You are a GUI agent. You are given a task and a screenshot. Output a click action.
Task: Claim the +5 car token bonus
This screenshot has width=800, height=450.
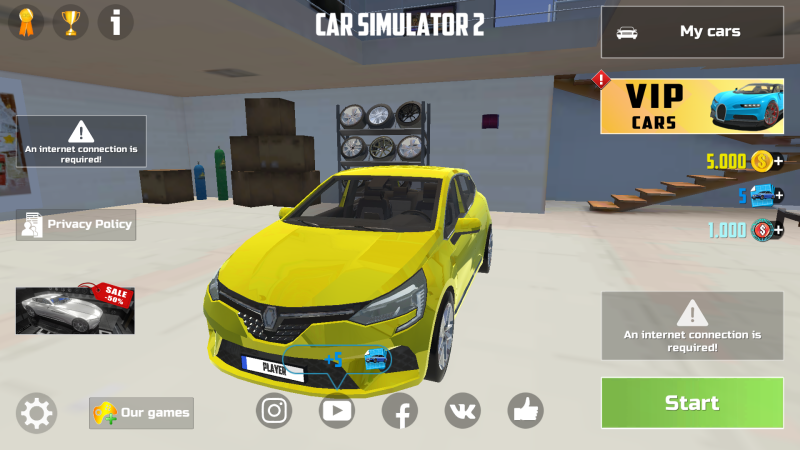357,359
